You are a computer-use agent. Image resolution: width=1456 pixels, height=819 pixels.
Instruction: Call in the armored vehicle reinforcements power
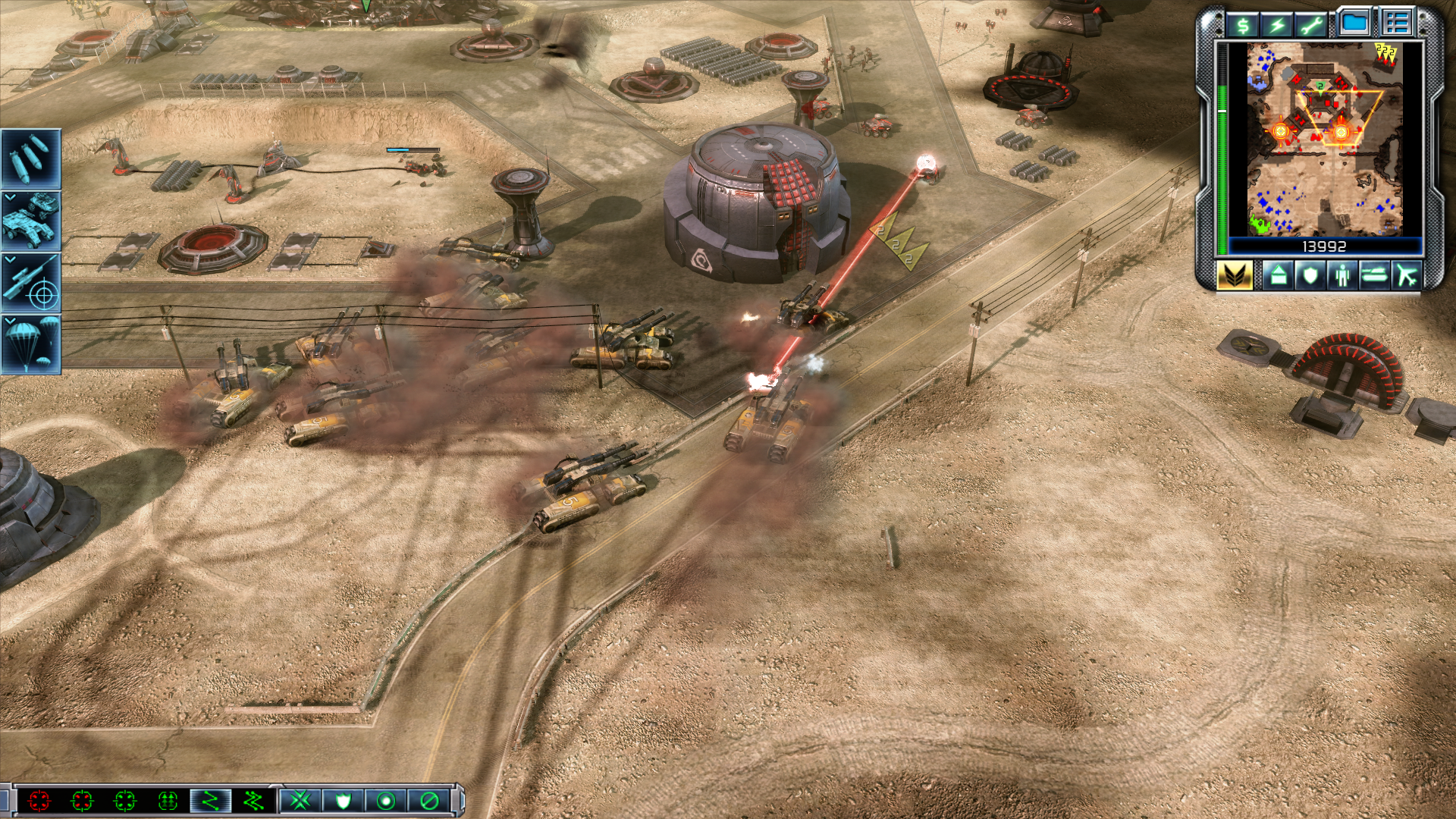click(30, 221)
